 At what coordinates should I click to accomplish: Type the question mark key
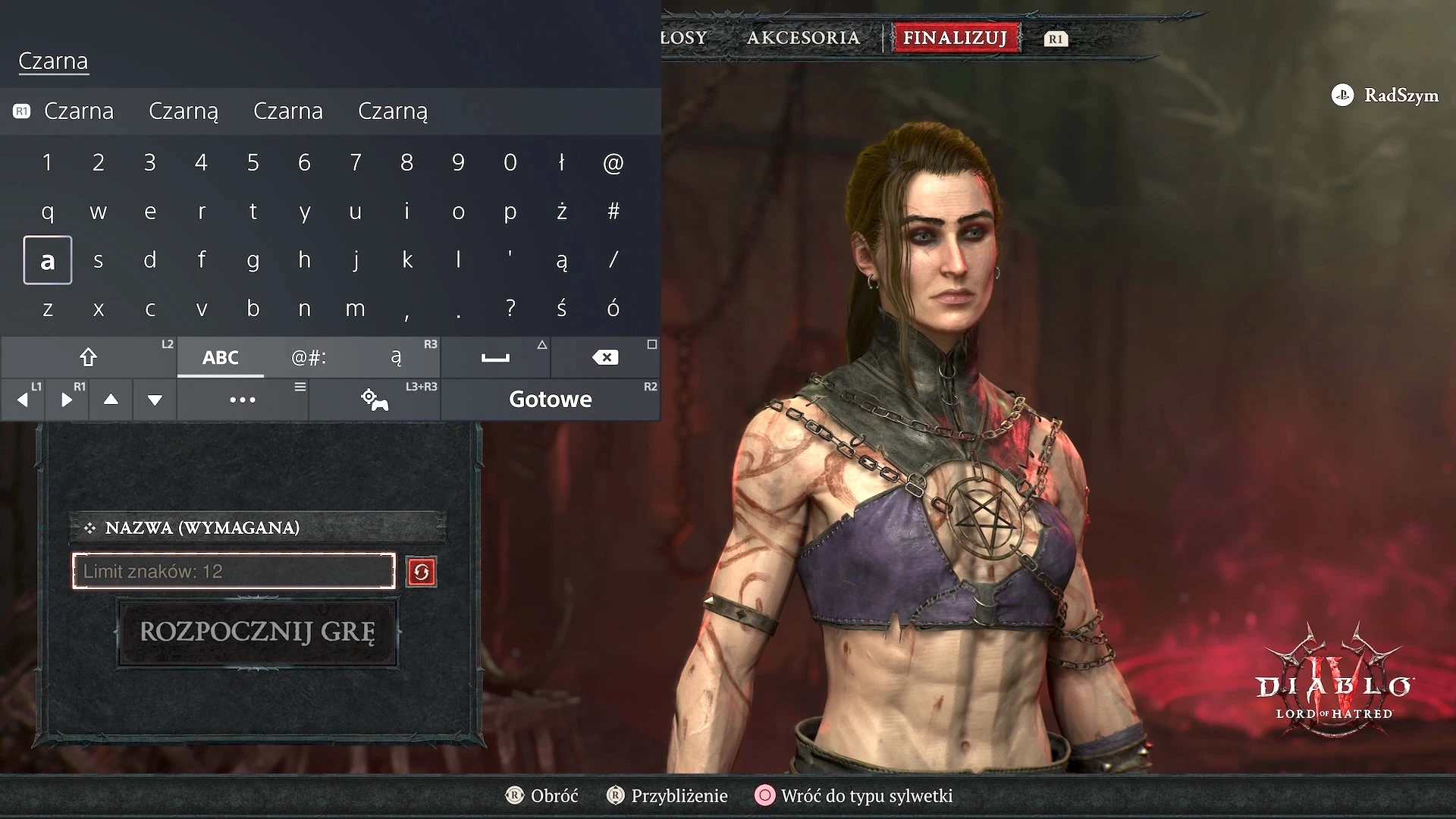point(510,309)
